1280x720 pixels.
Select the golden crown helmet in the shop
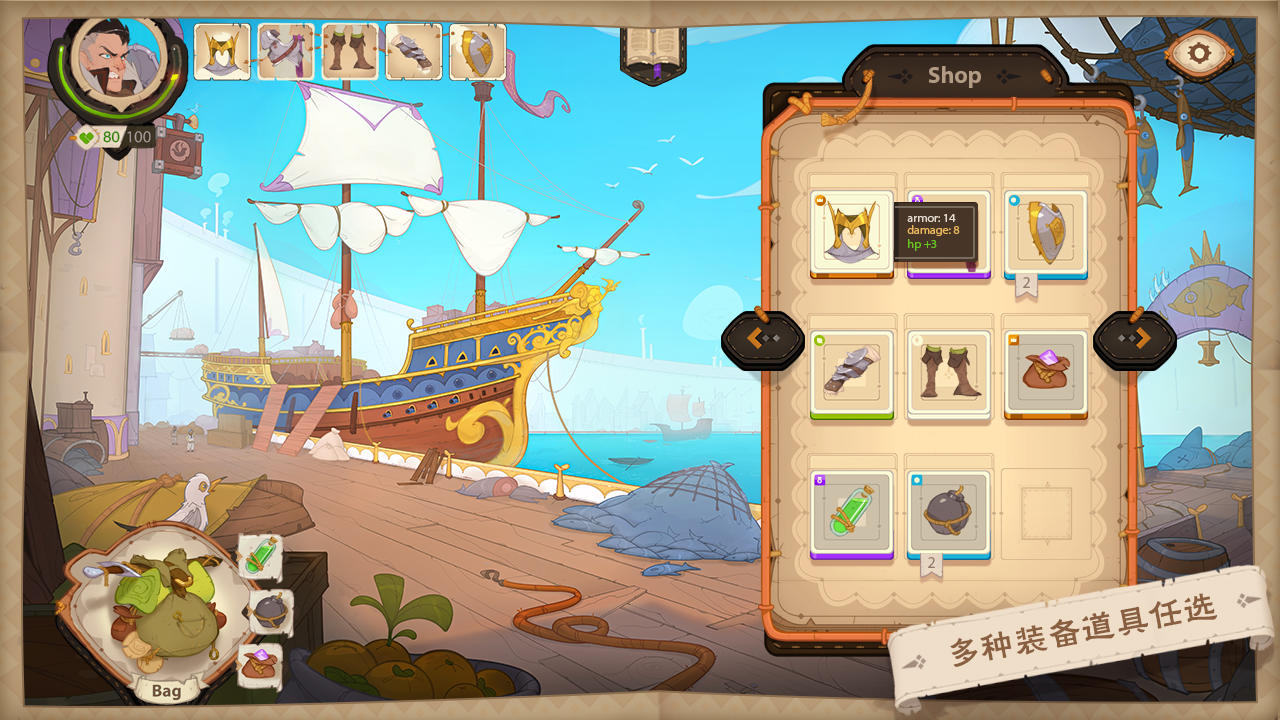(x=853, y=232)
